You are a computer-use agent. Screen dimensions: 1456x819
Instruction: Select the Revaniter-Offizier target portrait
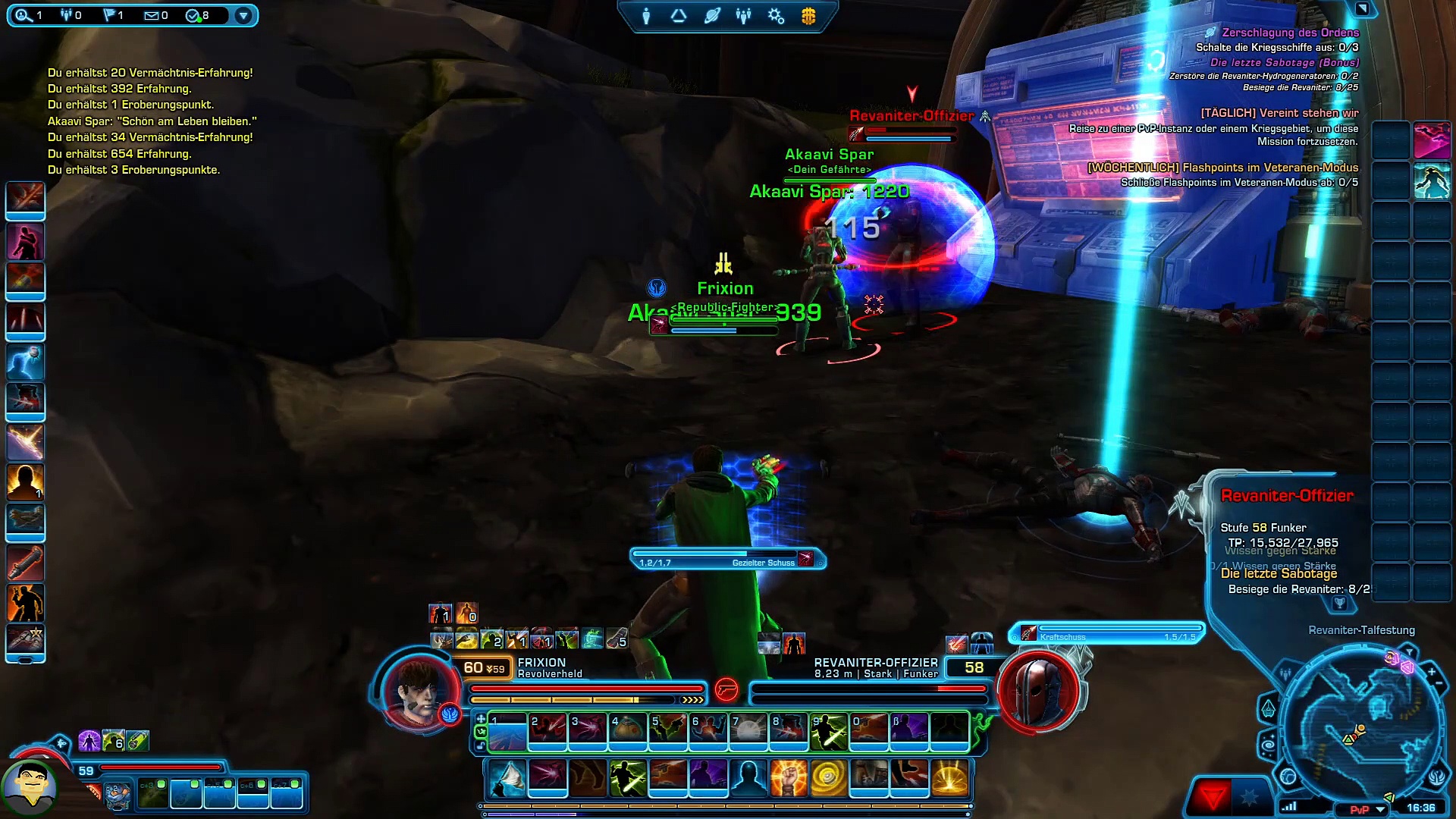pyautogui.click(x=1038, y=690)
